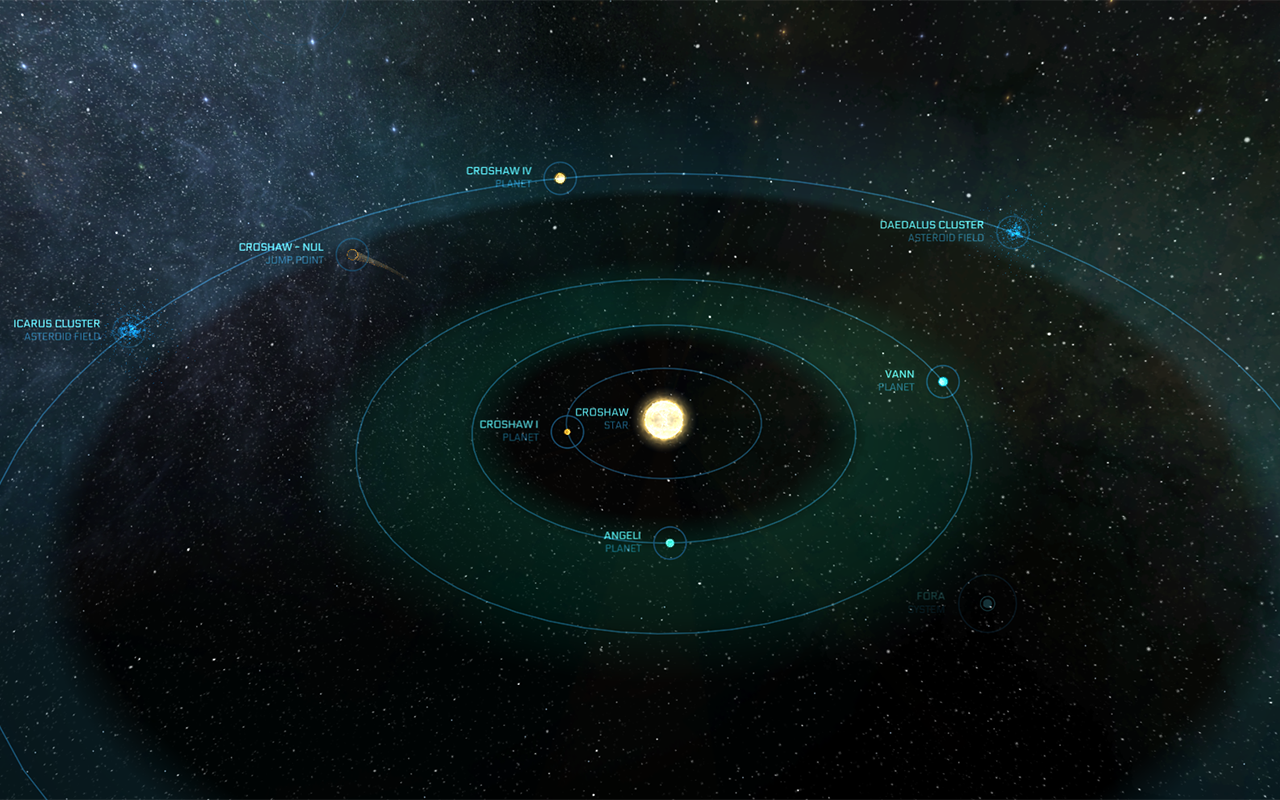This screenshot has height=800, width=1280.
Task: Click the Croshaw - Nul jump point marker
Action: point(352,256)
